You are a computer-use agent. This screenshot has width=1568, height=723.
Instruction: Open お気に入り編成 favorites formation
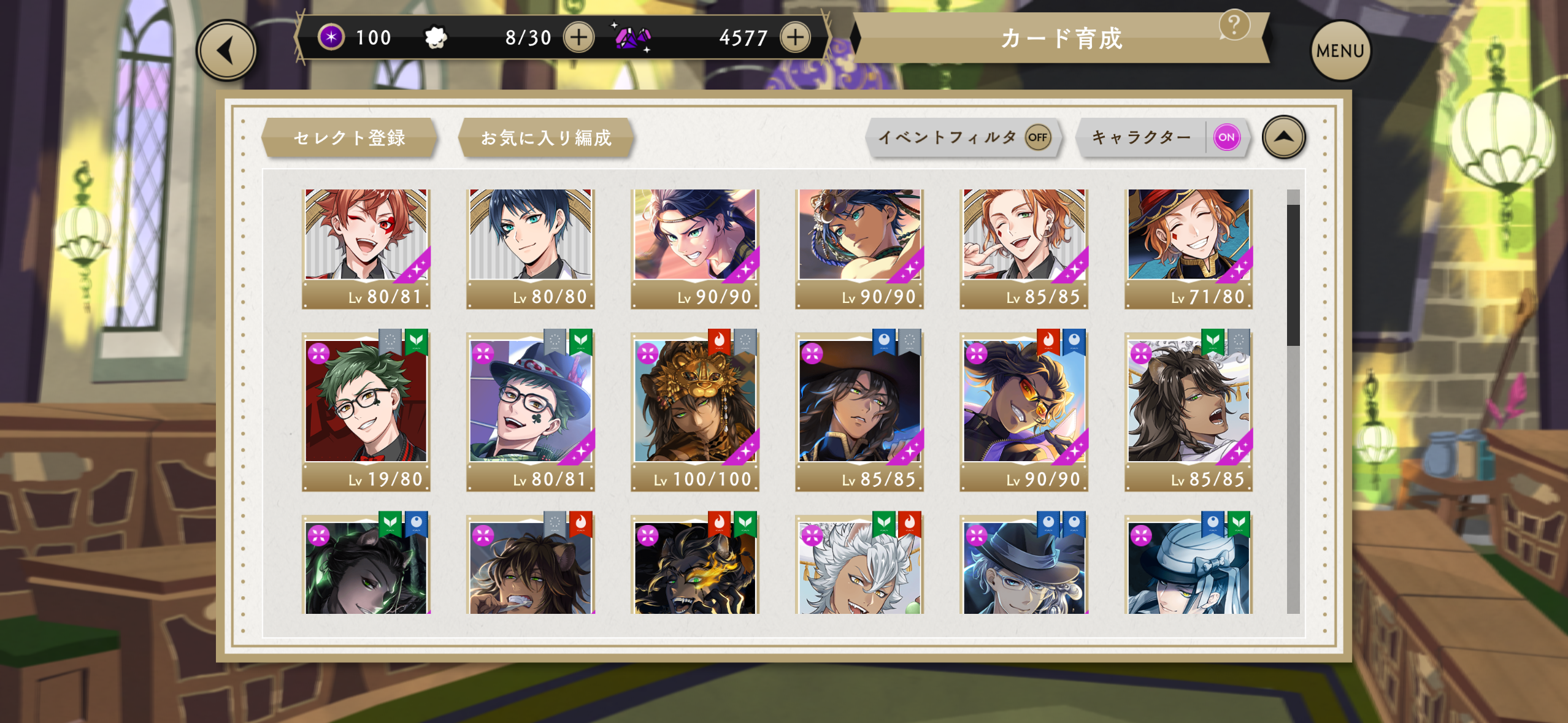[545, 137]
